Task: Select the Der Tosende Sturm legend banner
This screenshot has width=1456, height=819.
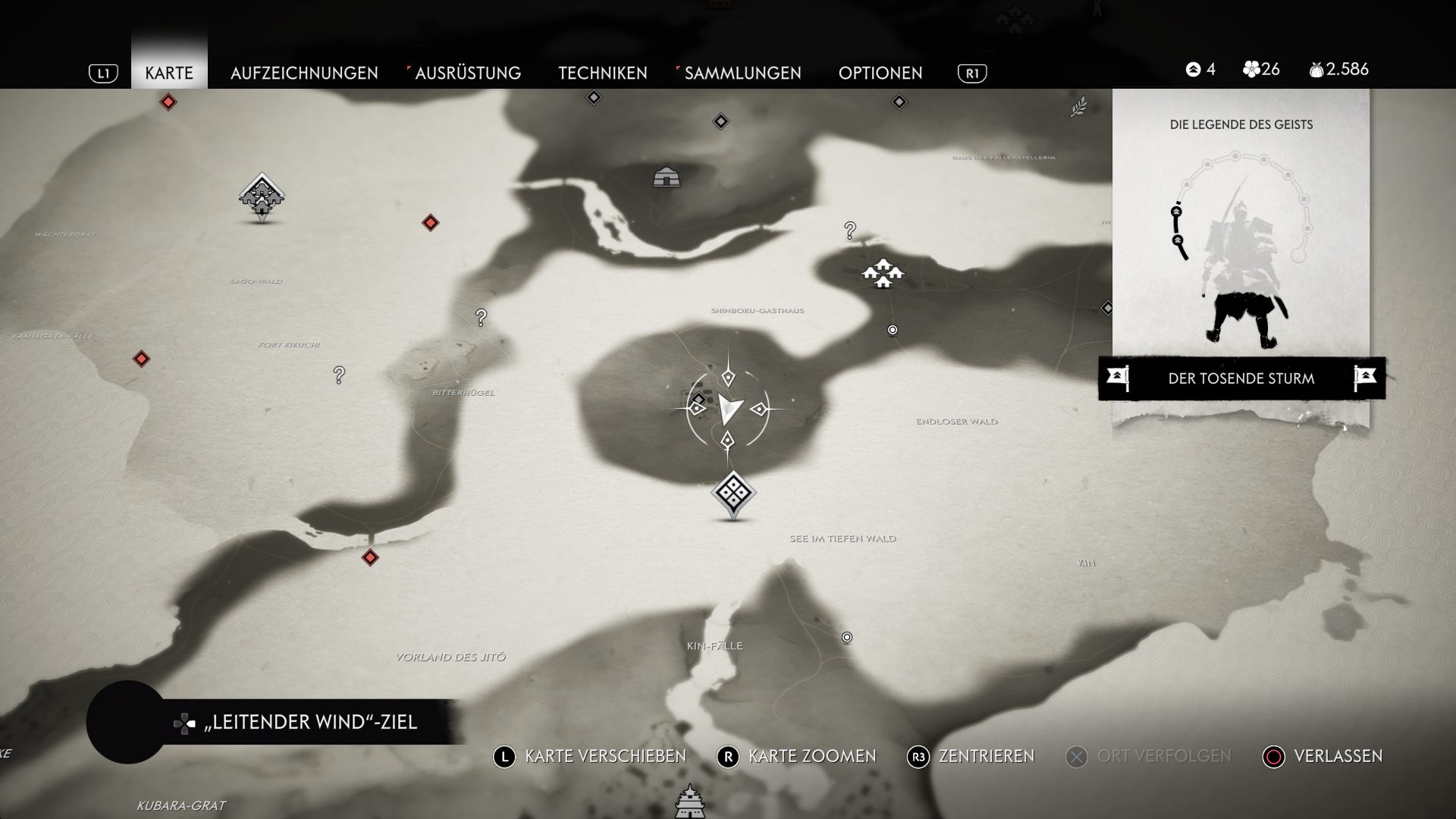Action: tap(1241, 378)
